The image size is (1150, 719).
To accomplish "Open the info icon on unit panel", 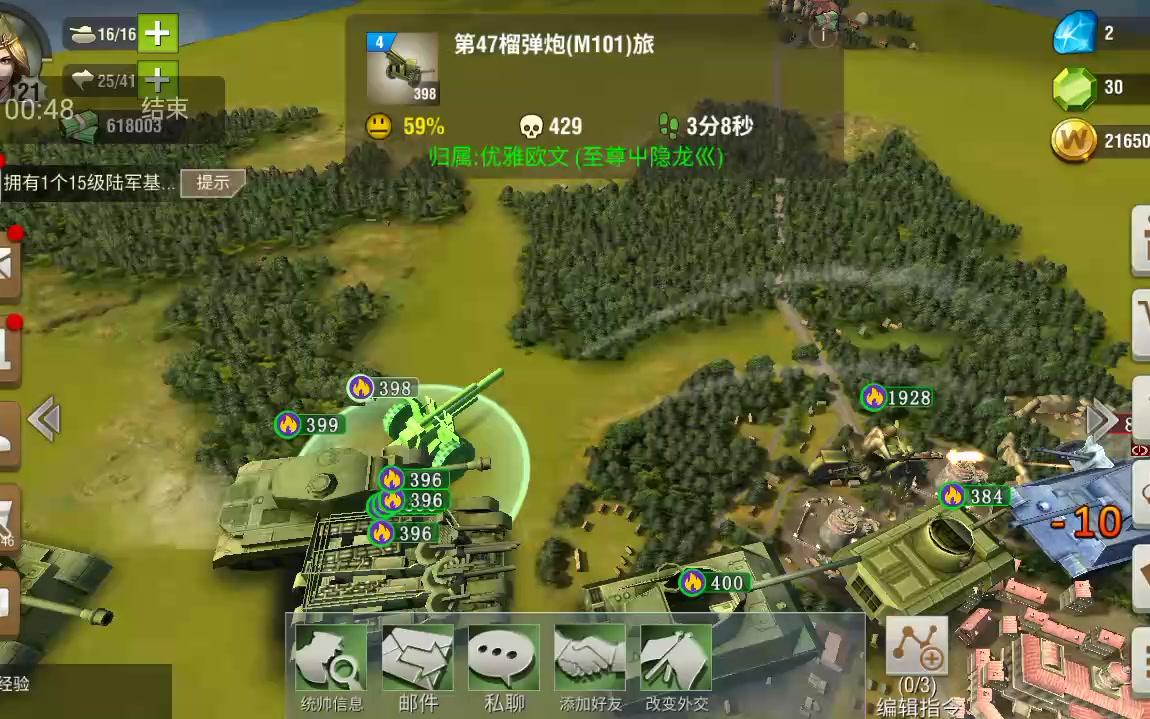I will (822, 35).
